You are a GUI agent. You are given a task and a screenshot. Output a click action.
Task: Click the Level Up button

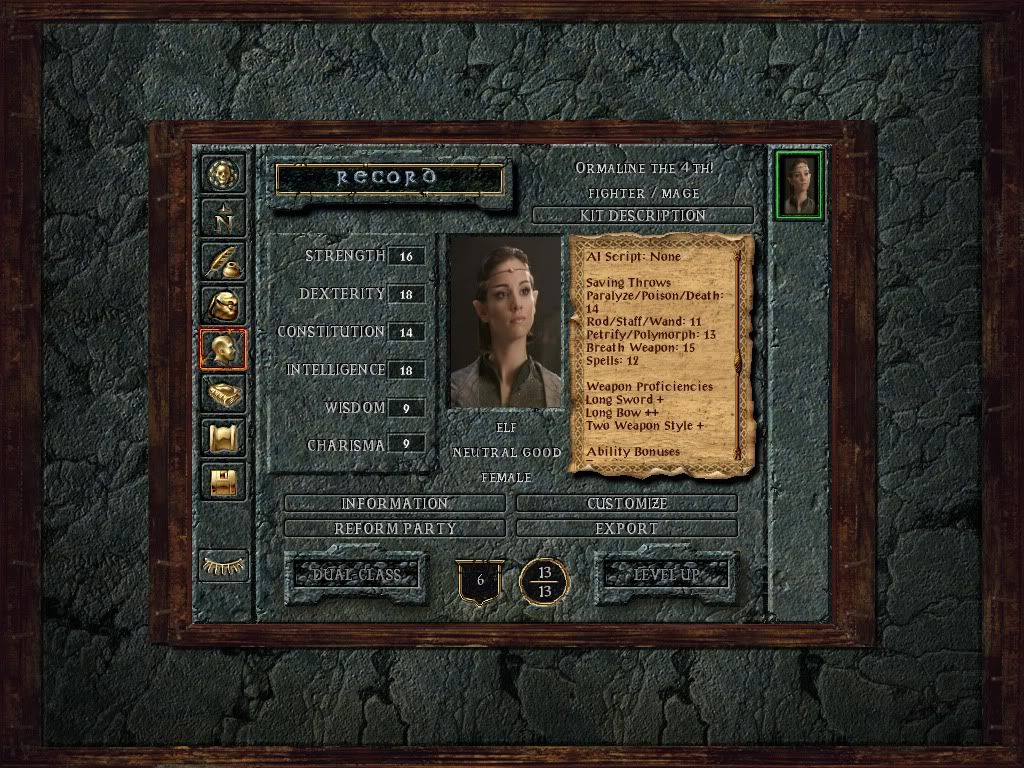(x=666, y=575)
